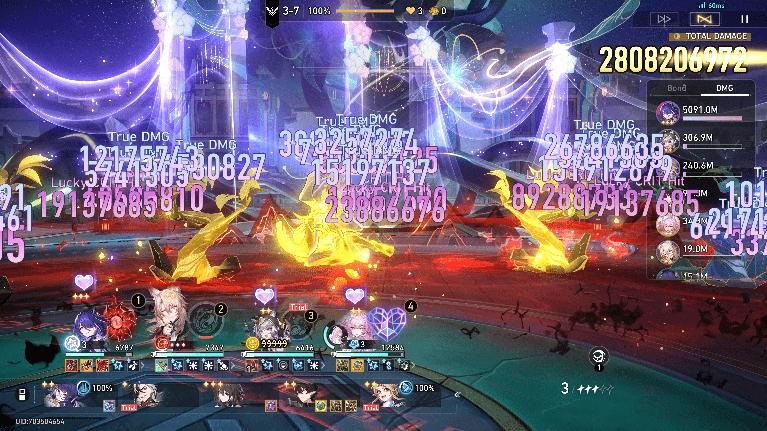Screen dimensions: 767x431
Task: Toggle the auto-battle button
Action: point(704,19)
